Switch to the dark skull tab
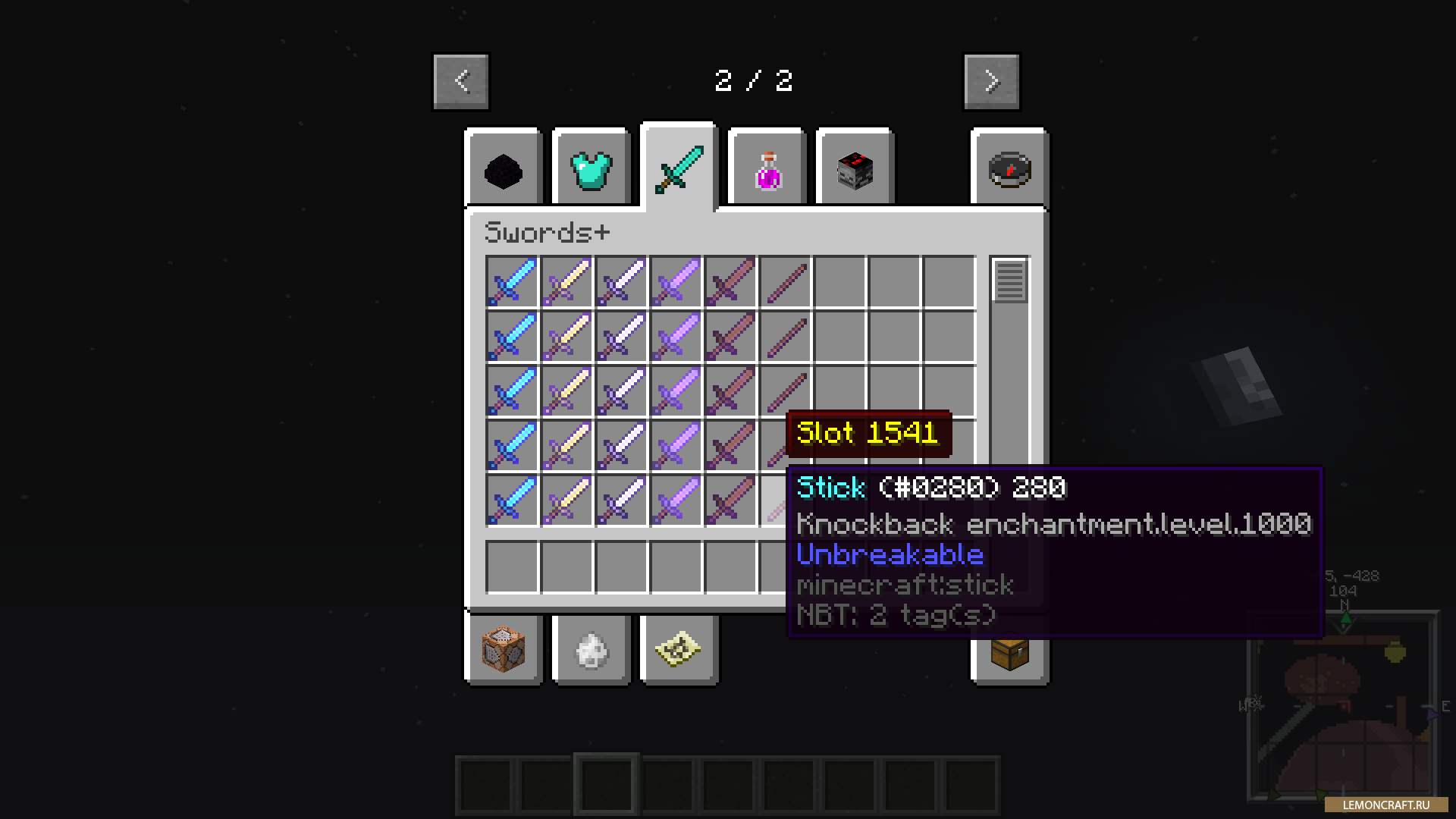This screenshot has height=819, width=1456. (x=855, y=169)
